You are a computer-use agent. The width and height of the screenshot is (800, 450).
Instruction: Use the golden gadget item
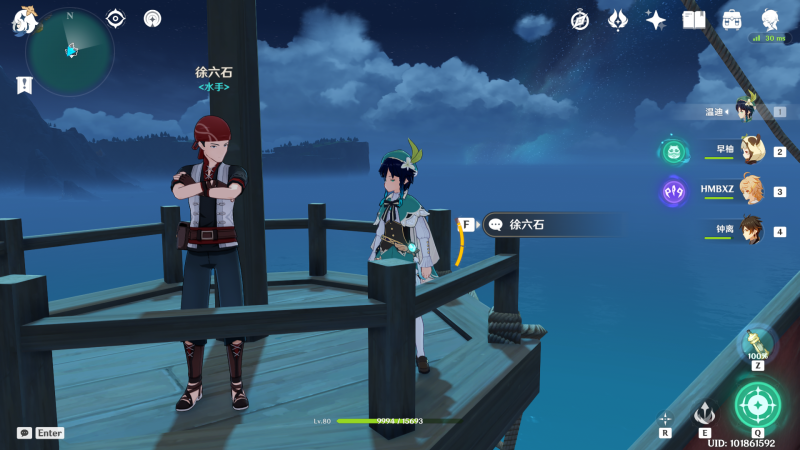(757, 344)
